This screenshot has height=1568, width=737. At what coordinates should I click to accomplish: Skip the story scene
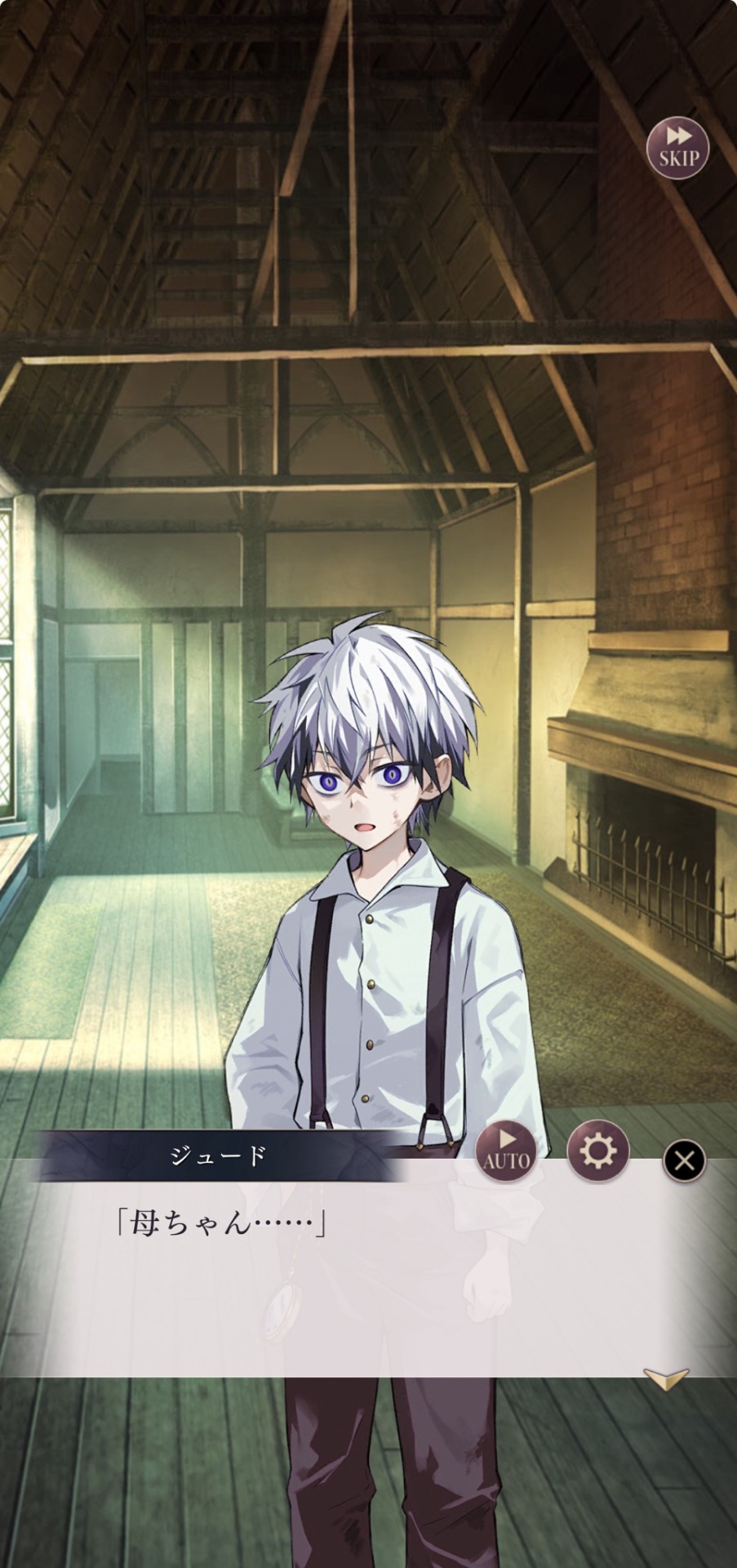point(677,149)
